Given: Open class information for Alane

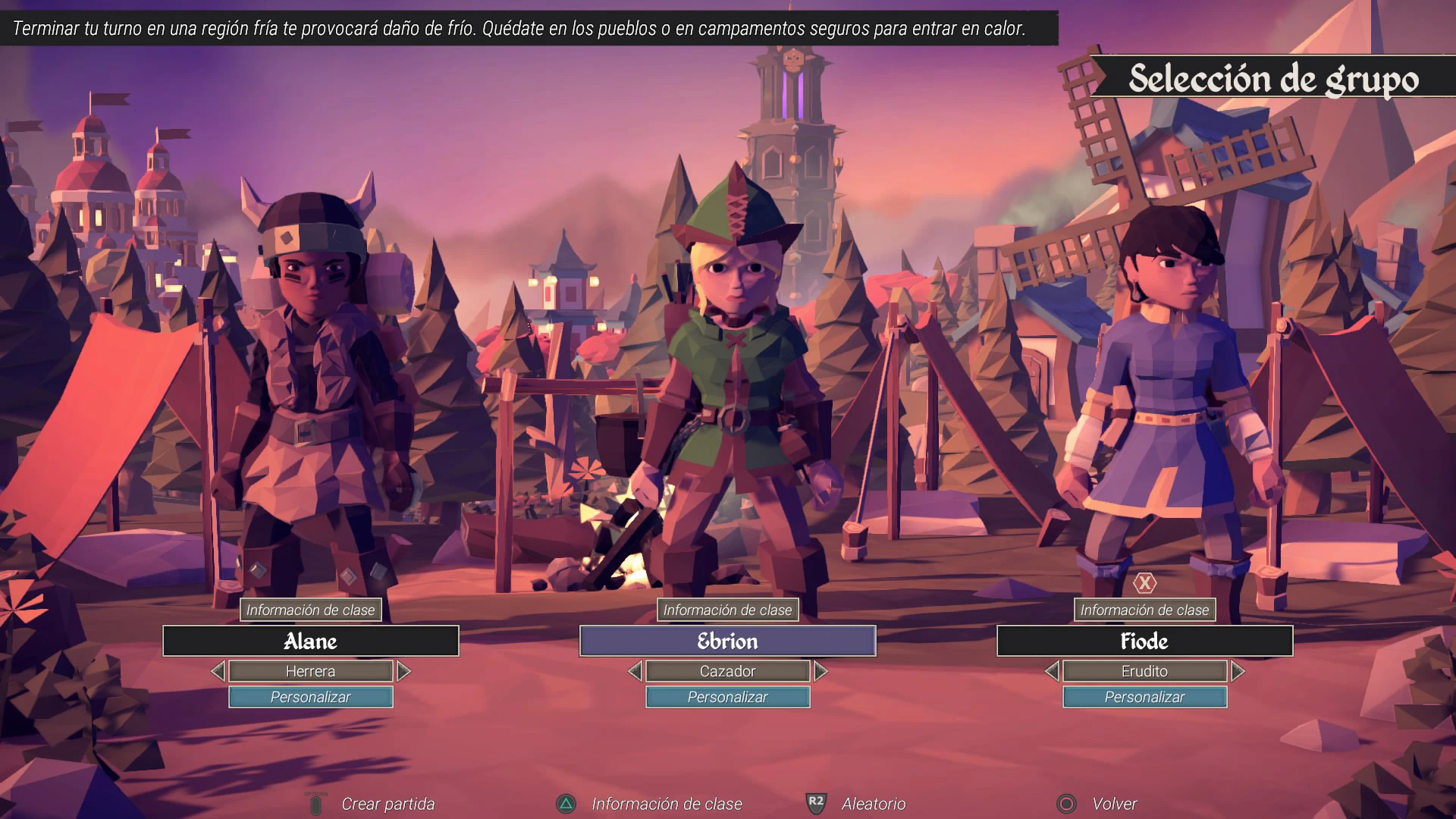Looking at the screenshot, I should point(310,610).
